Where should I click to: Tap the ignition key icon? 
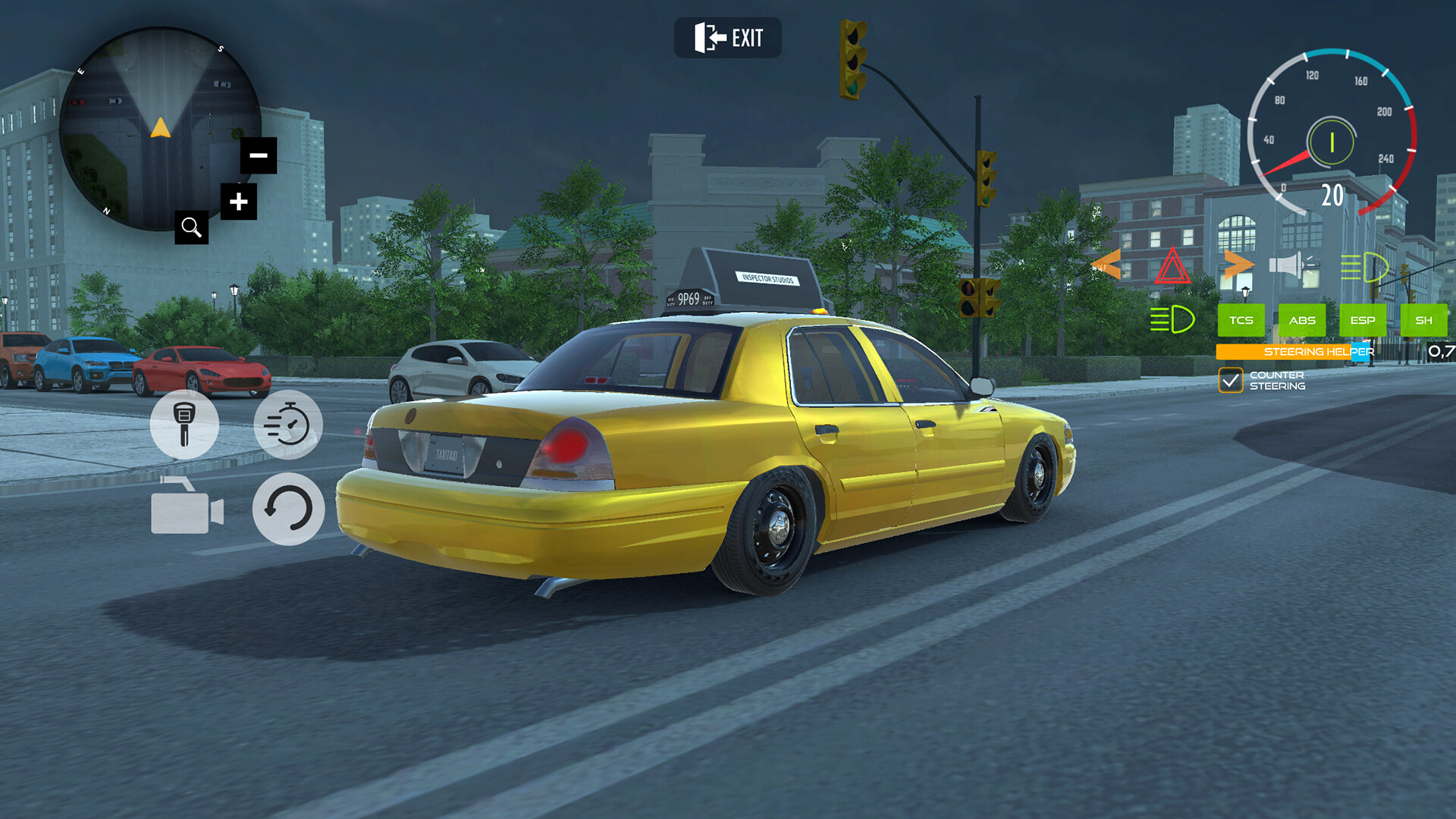tap(184, 425)
